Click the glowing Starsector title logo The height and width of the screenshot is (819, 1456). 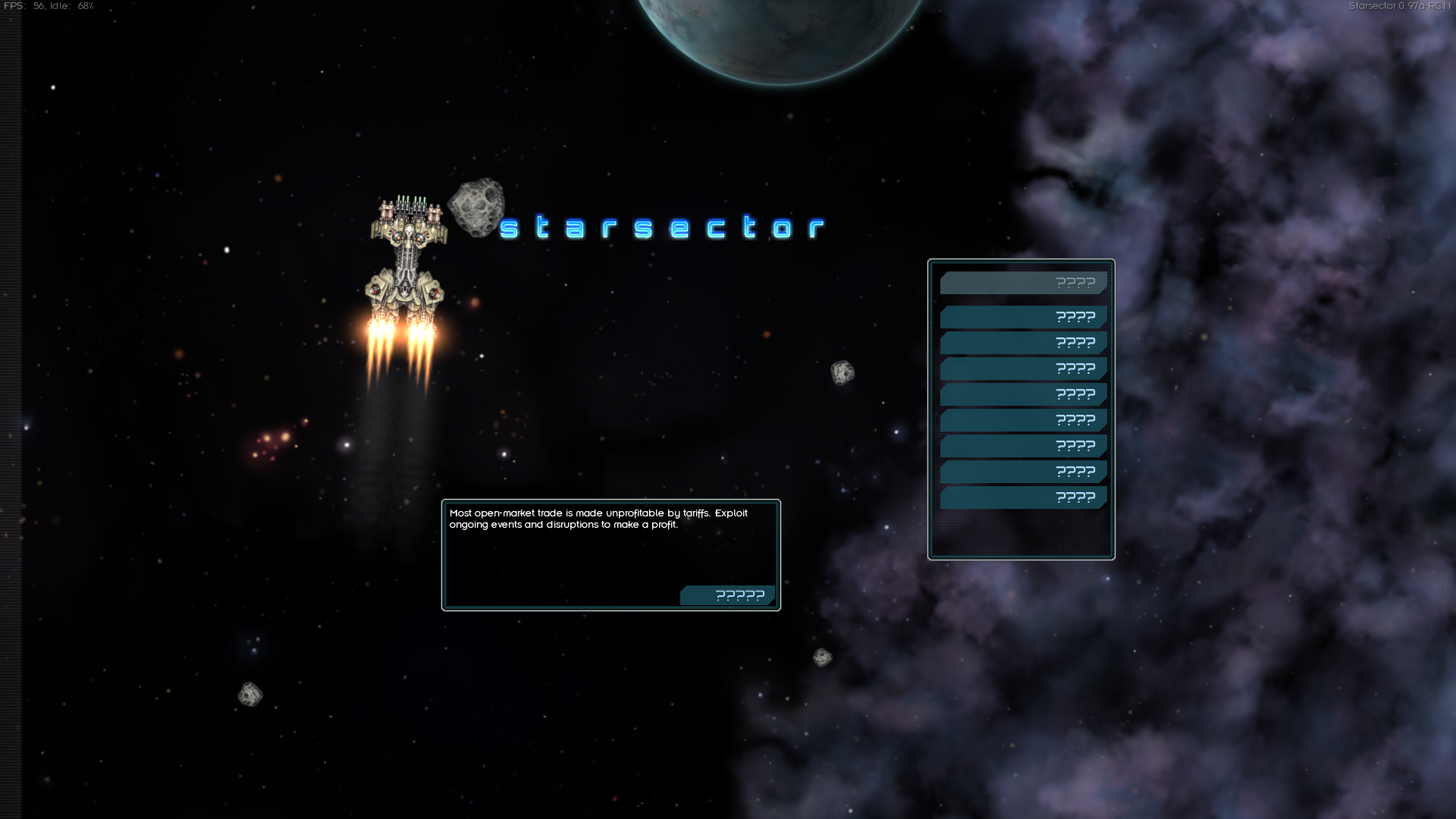(664, 227)
